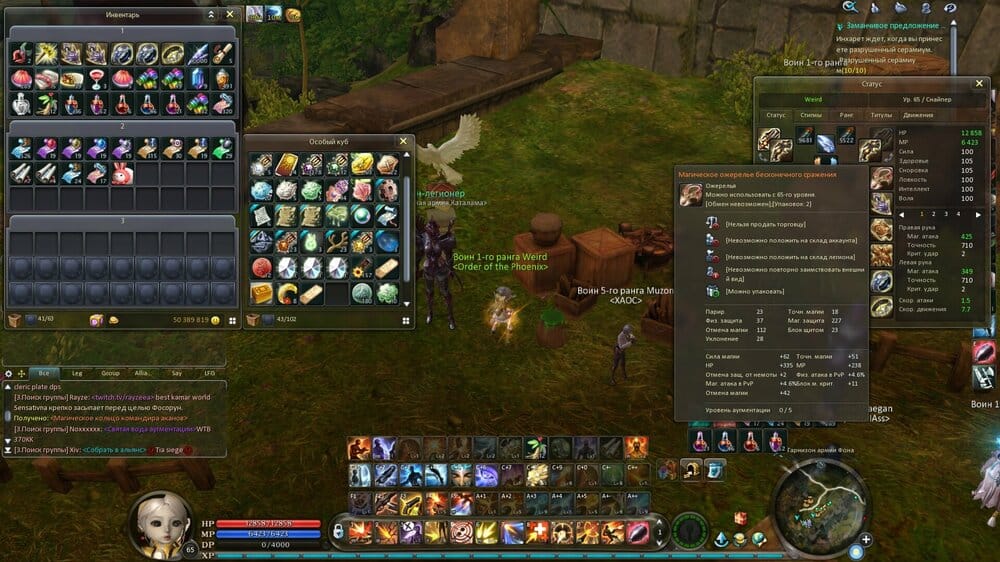
Task: Close the Особый куб window
Action: click(403, 142)
